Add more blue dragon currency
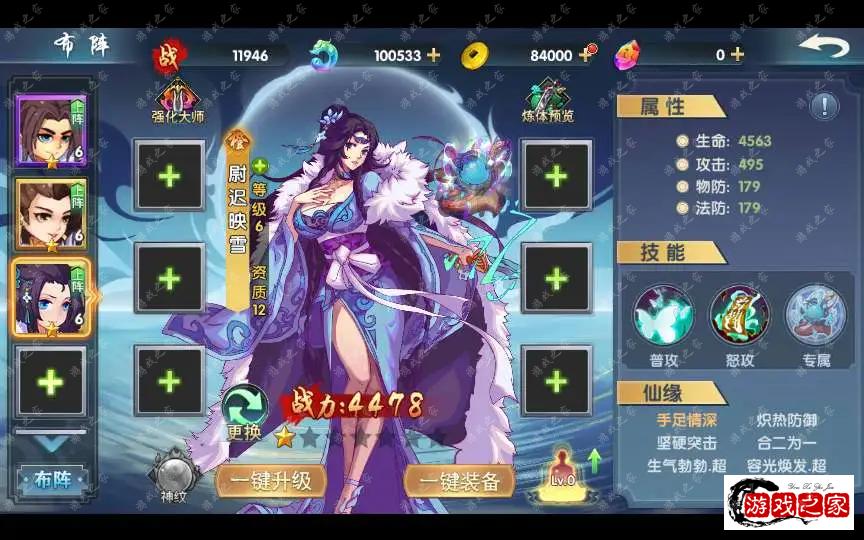 click(x=433, y=55)
